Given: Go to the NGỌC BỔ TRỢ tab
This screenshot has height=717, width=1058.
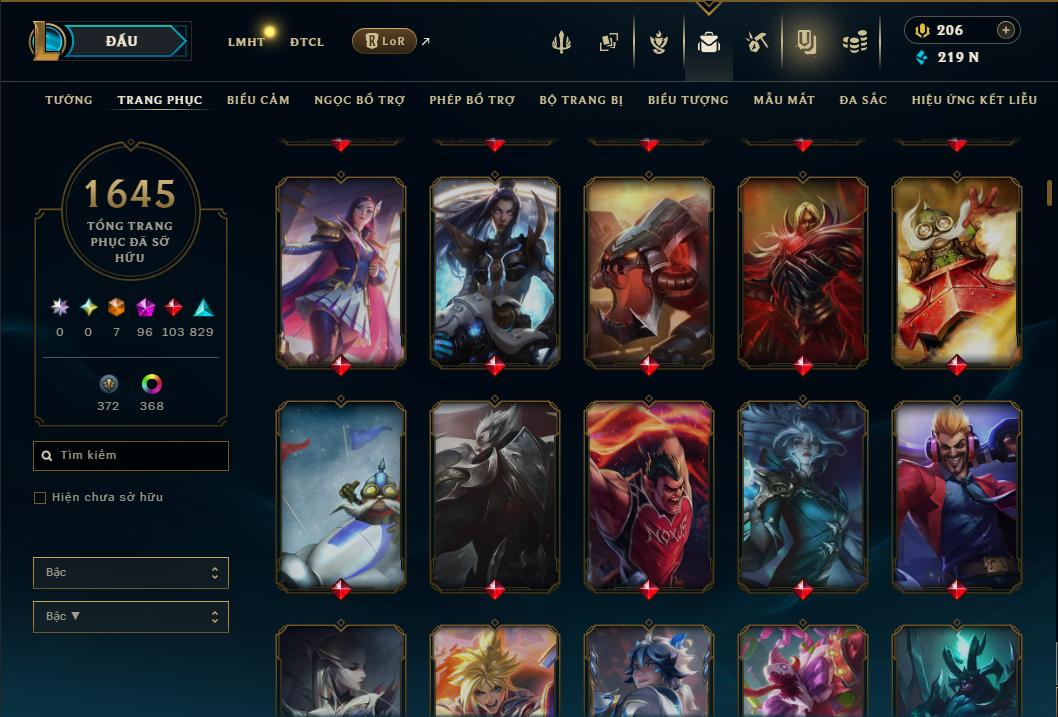Looking at the screenshot, I should [x=359, y=100].
